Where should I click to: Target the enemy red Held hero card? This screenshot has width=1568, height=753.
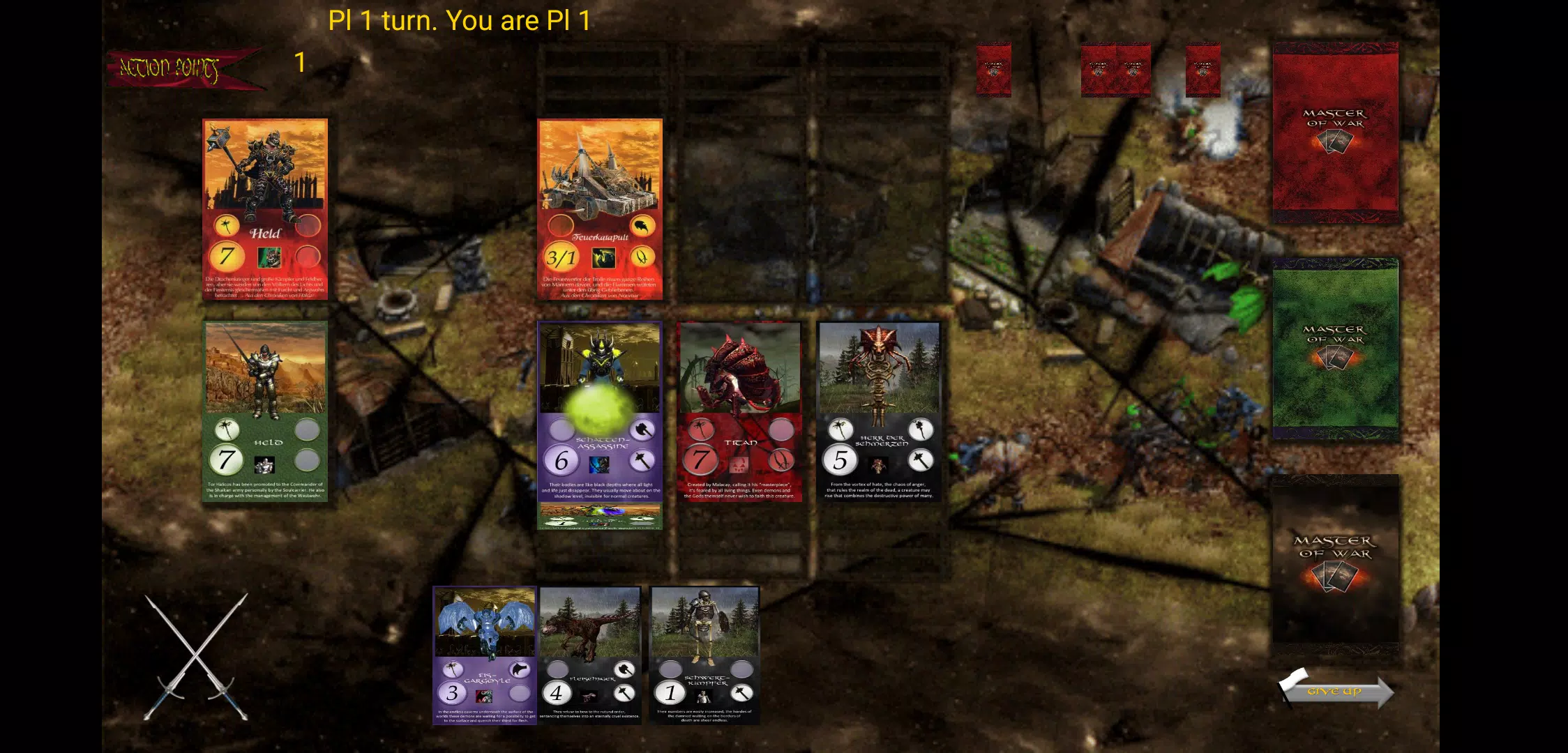265,209
